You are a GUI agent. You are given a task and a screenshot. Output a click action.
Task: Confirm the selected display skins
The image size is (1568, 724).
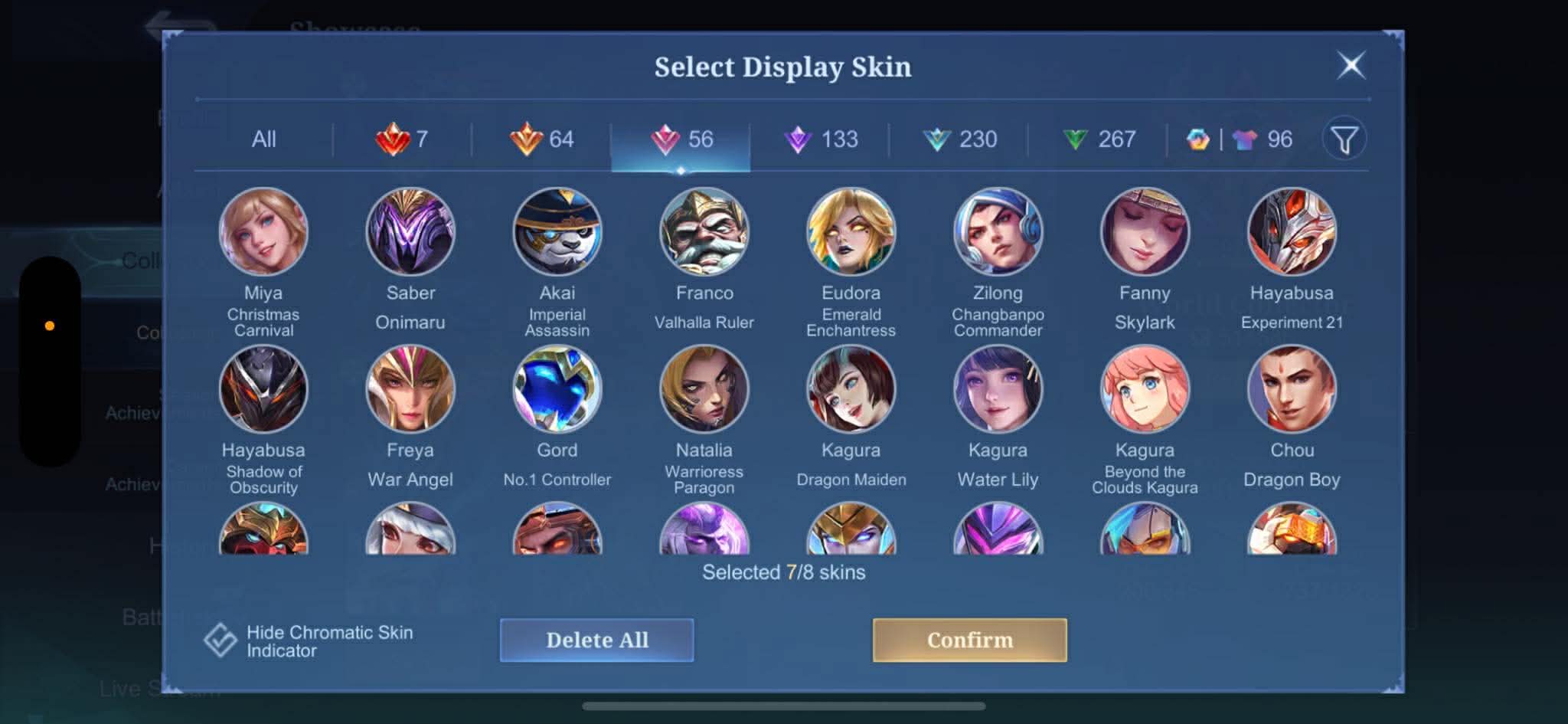click(969, 640)
